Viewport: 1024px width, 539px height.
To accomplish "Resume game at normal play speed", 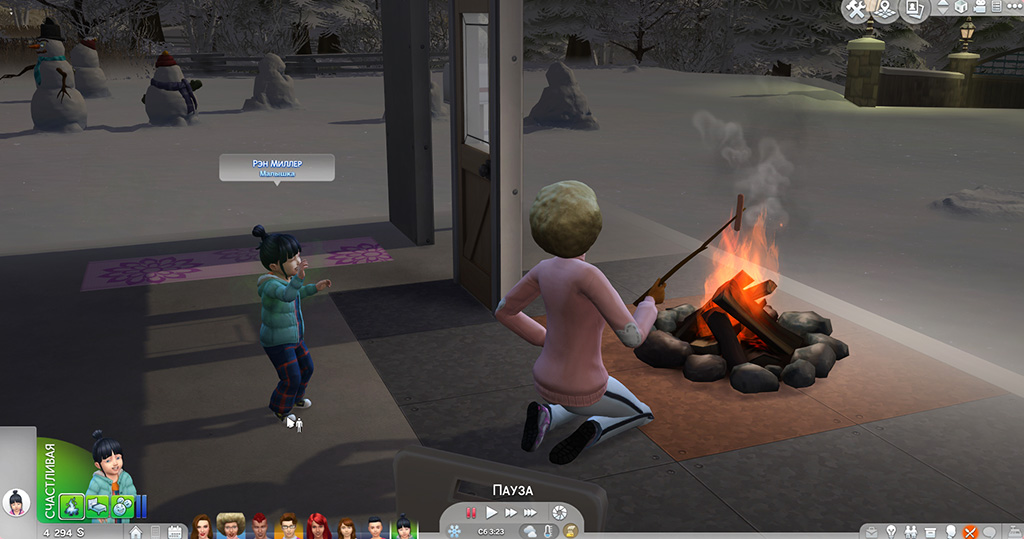I will click(491, 512).
